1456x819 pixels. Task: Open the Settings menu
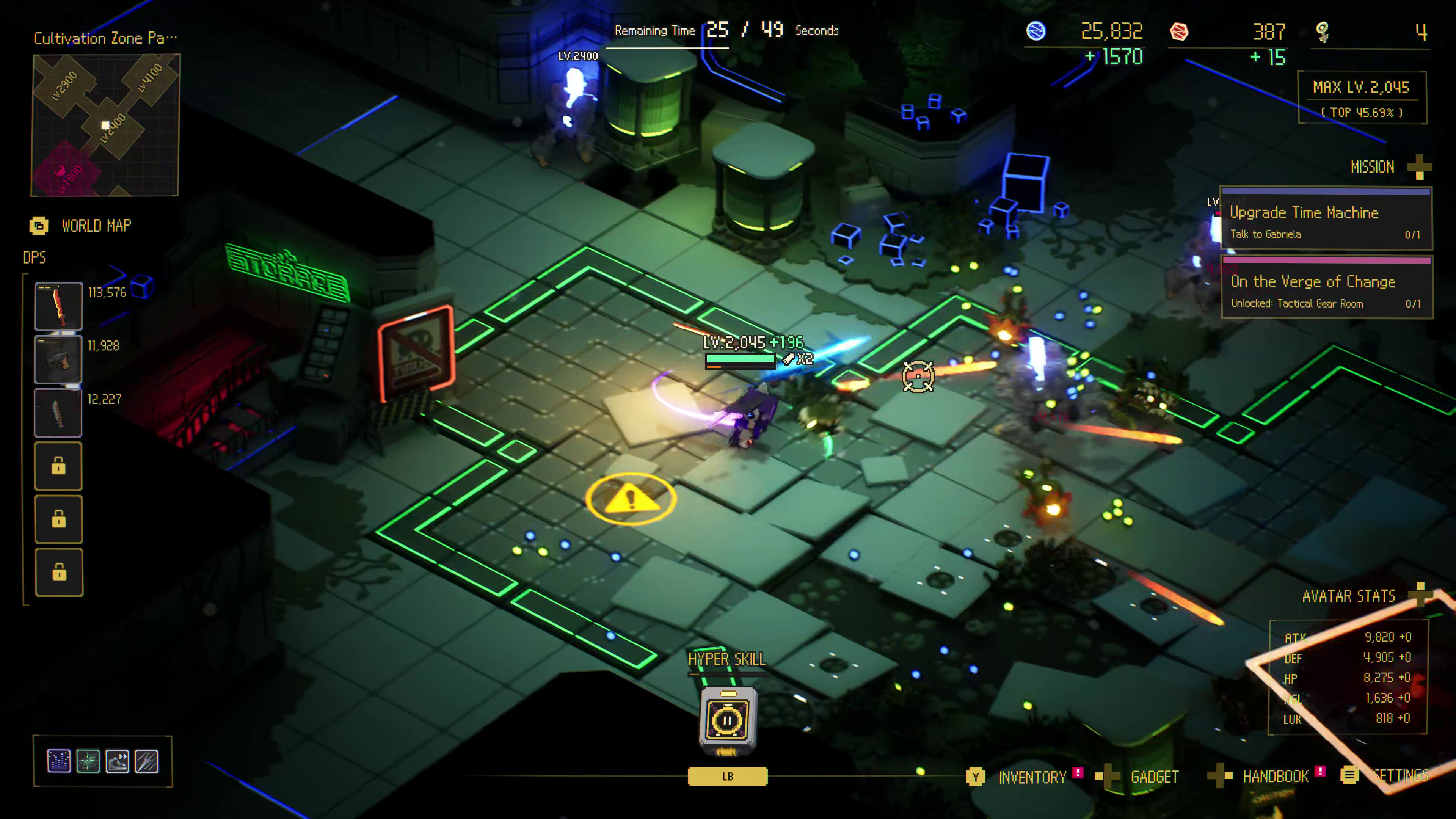[x=1400, y=776]
